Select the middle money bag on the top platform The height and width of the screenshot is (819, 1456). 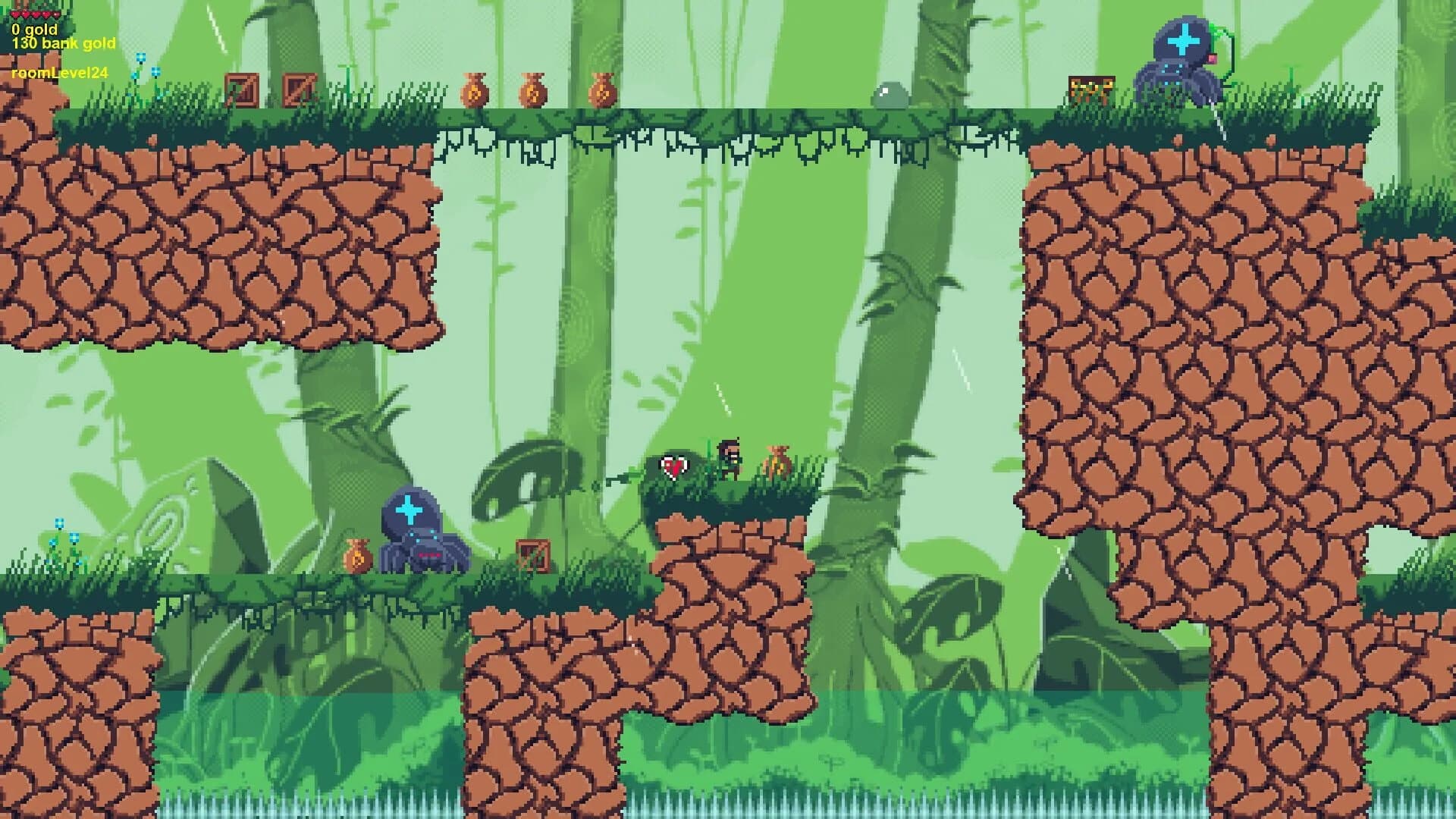coord(533,91)
